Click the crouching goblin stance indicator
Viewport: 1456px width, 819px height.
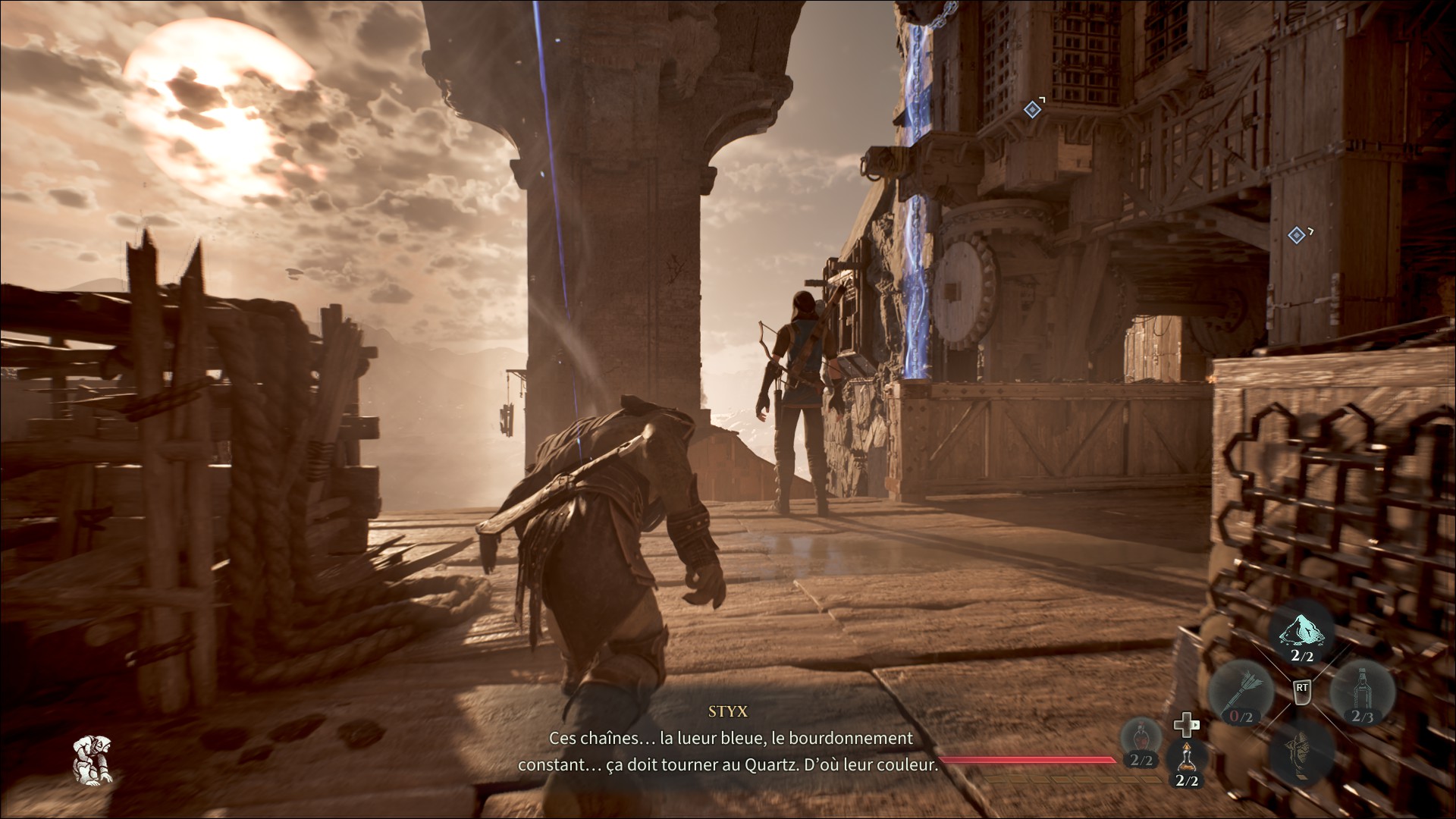93,760
